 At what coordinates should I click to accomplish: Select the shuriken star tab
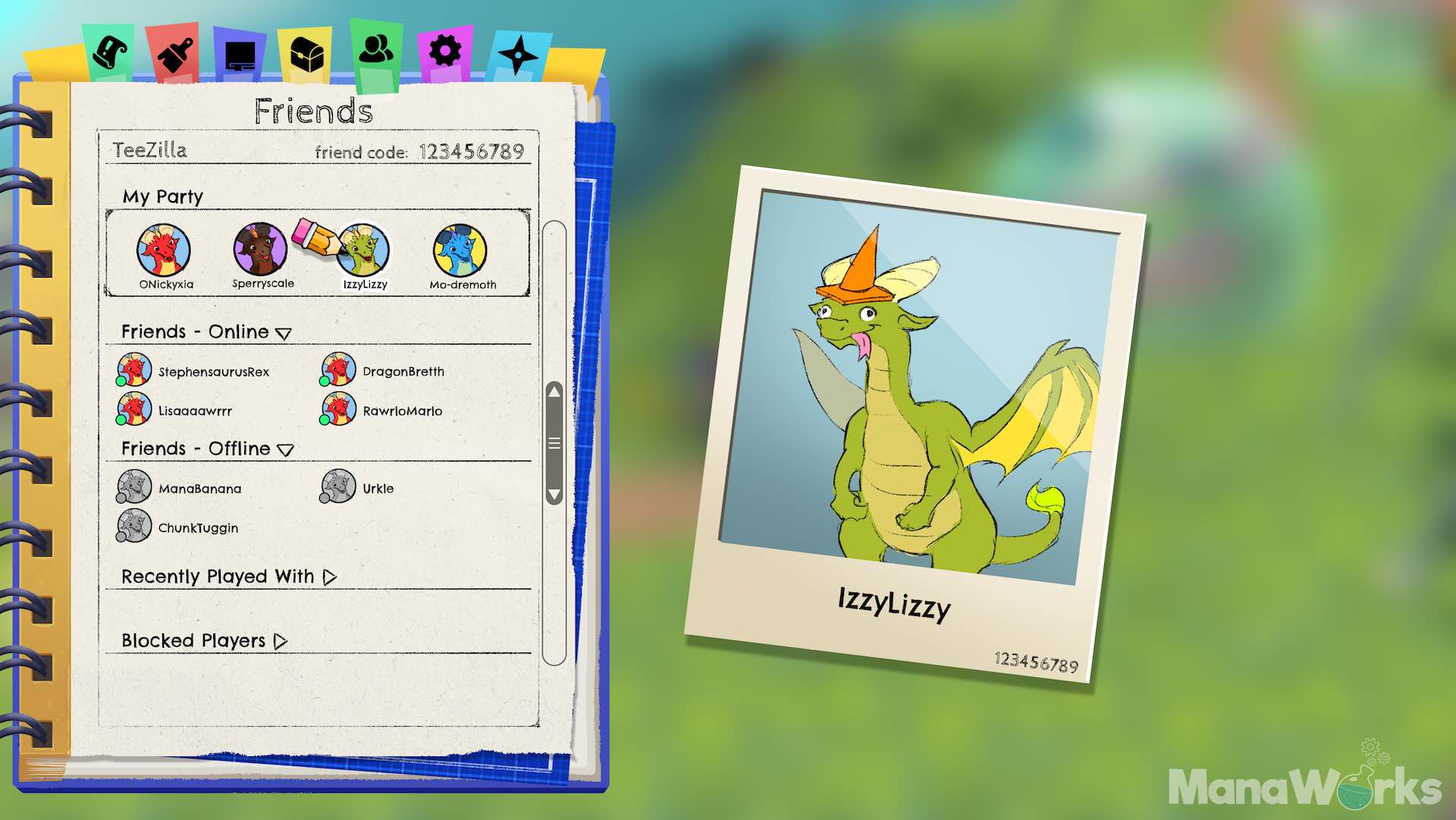coord(518,55)
